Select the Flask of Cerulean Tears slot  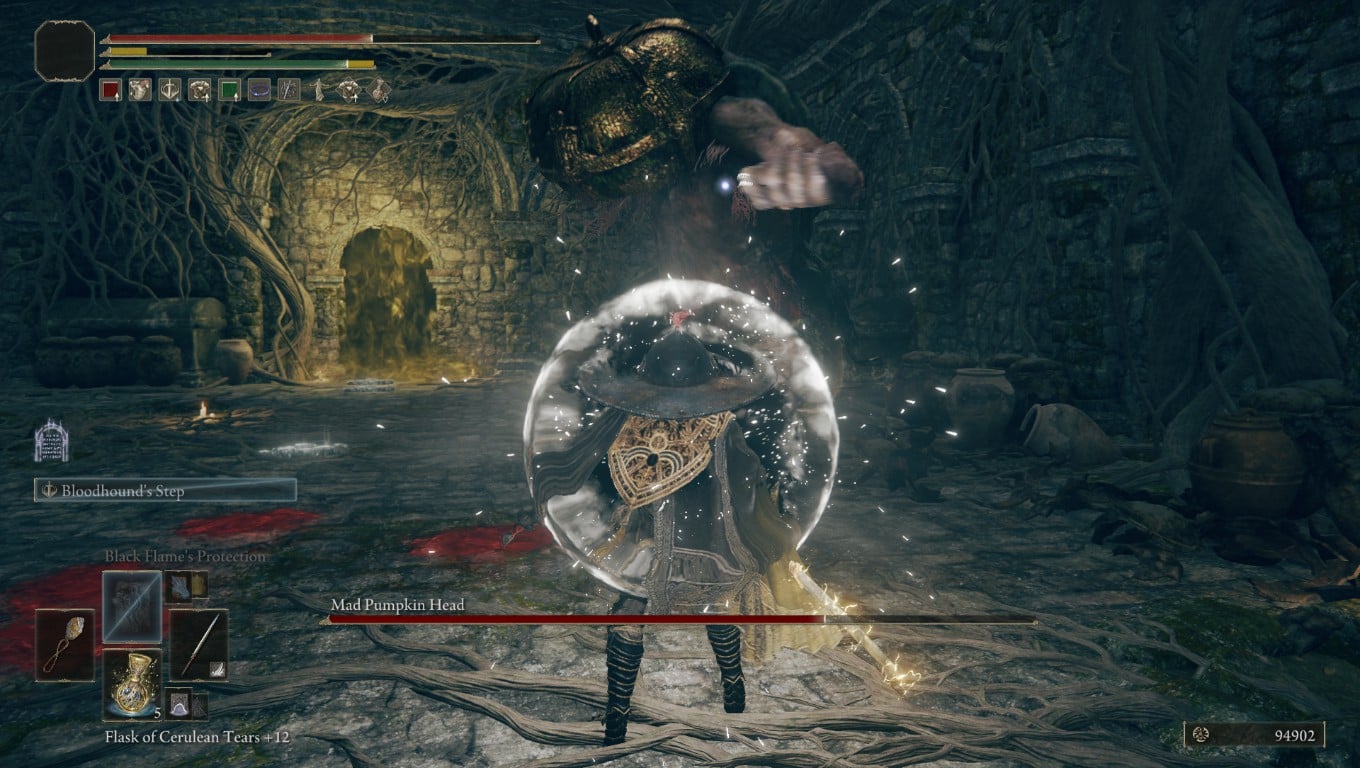tap(132, 683)
